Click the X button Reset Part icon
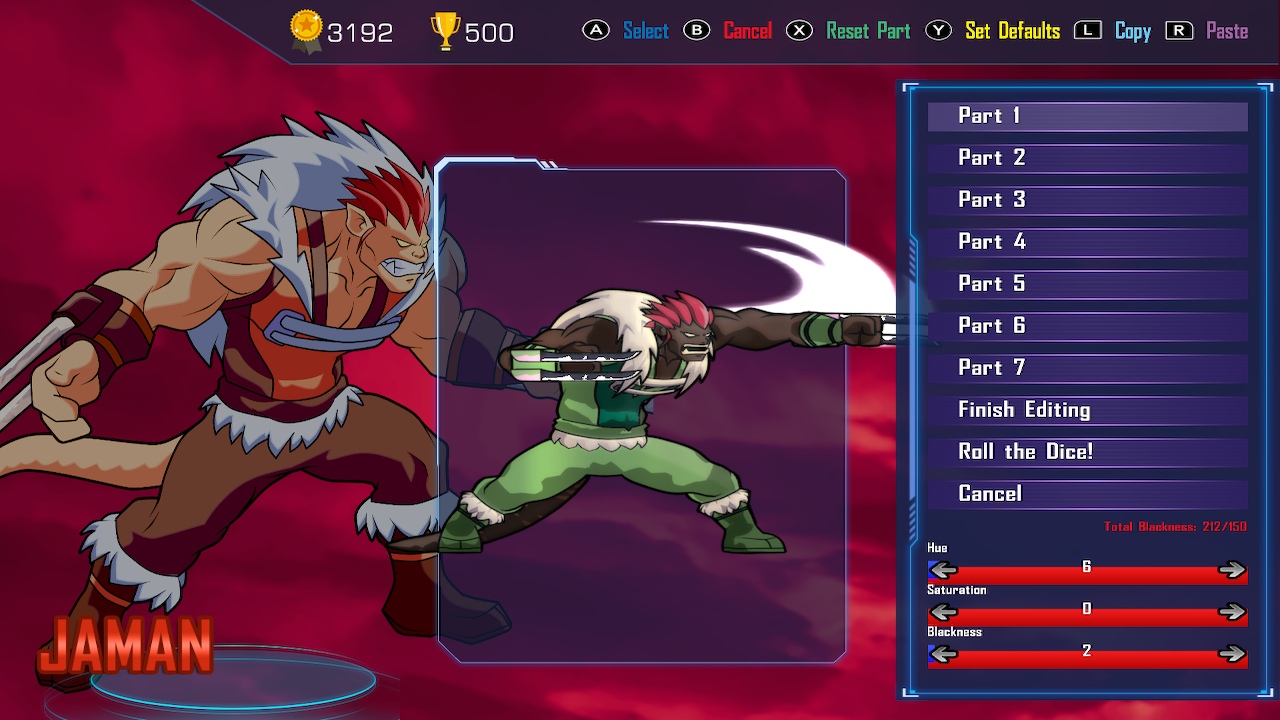 pyautogui.click(x=798, y=31)
